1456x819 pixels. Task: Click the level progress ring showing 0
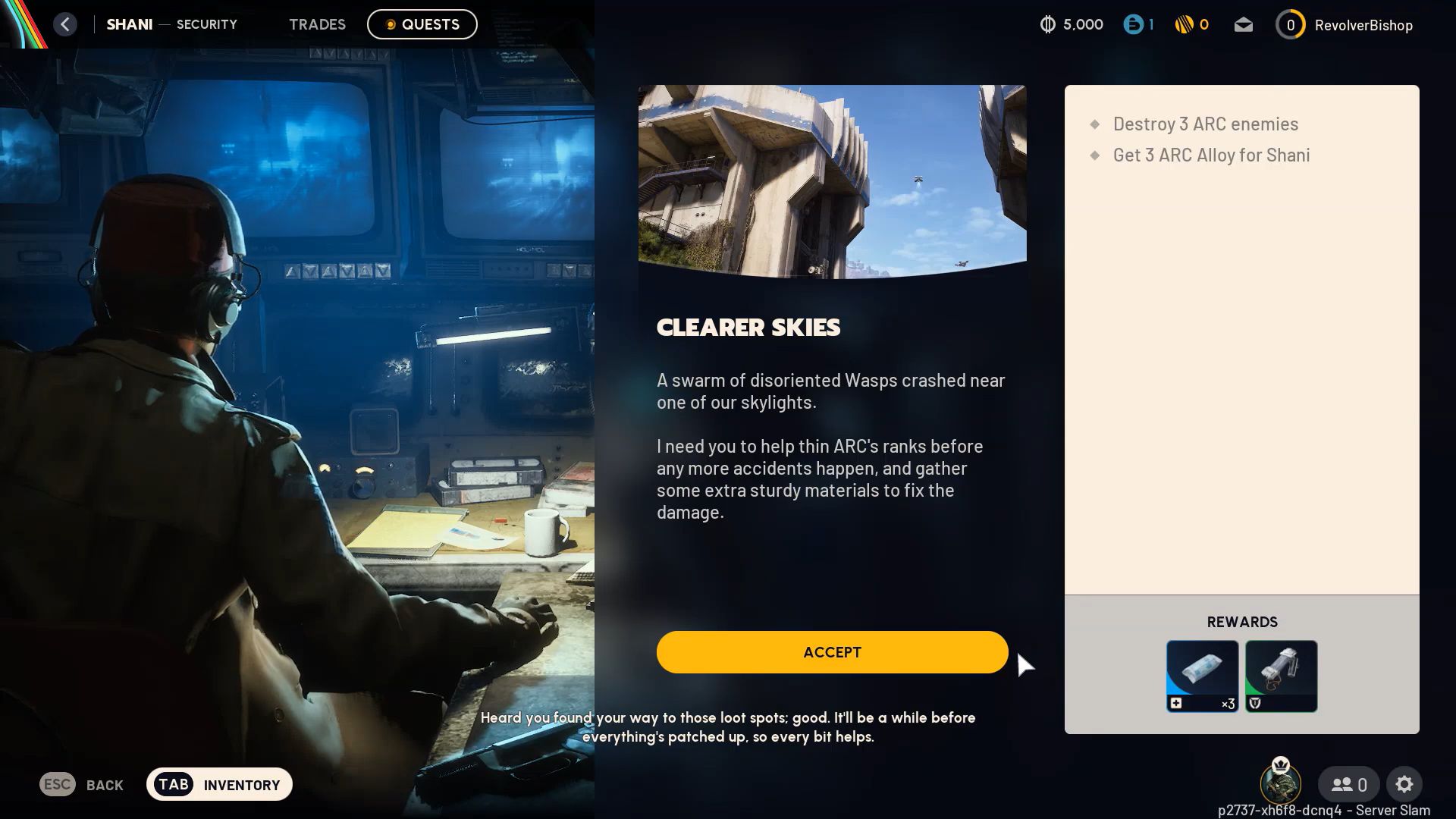1290,24
